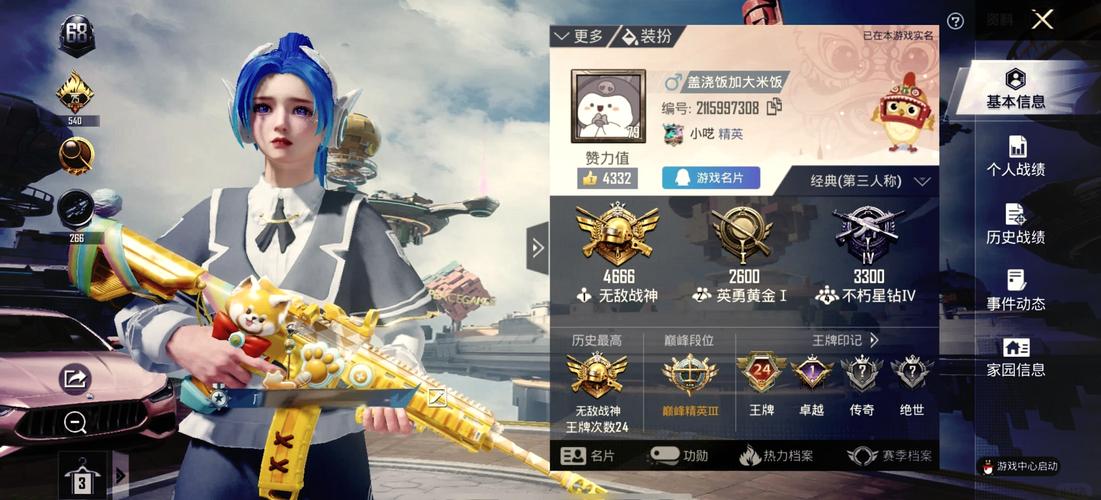This screenshot has height=500, width=1101.
Task: Open the 经典(第三人称) mode dropdown
Action: [x=870, y=181]
